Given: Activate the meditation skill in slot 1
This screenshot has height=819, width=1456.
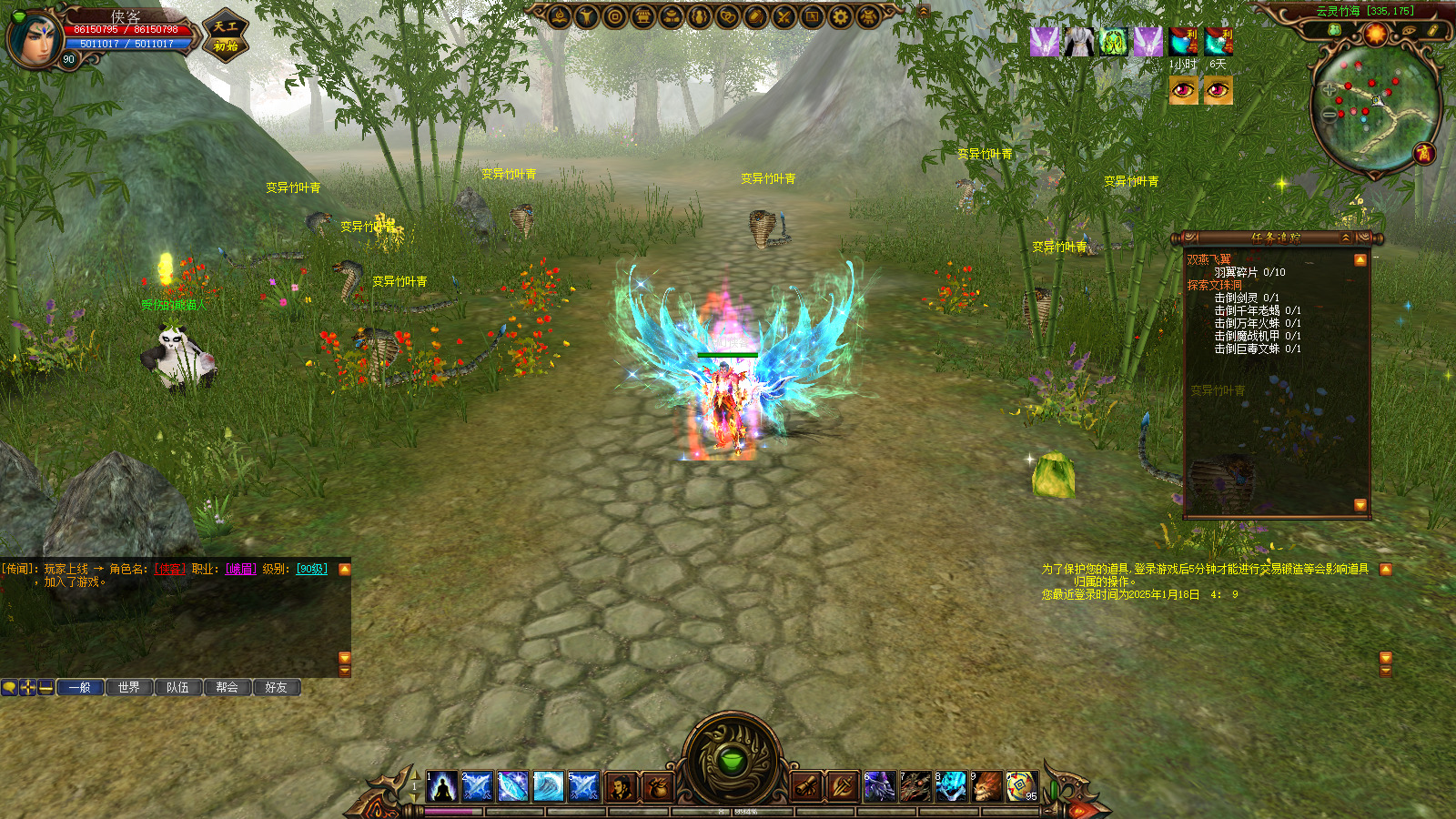Looking at the screenshot, I should coord(442,786).
